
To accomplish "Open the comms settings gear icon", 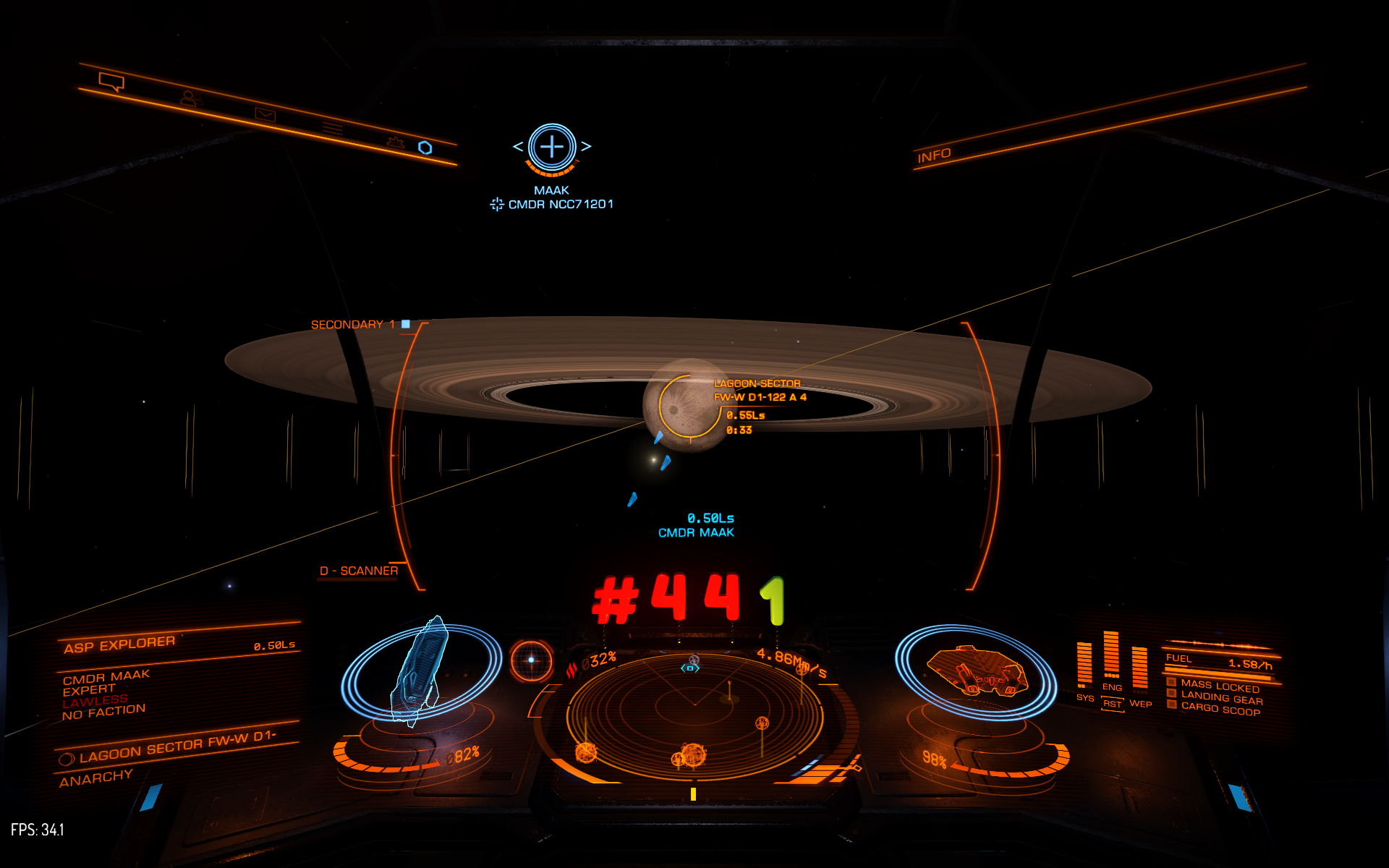I will click(395, 142).
